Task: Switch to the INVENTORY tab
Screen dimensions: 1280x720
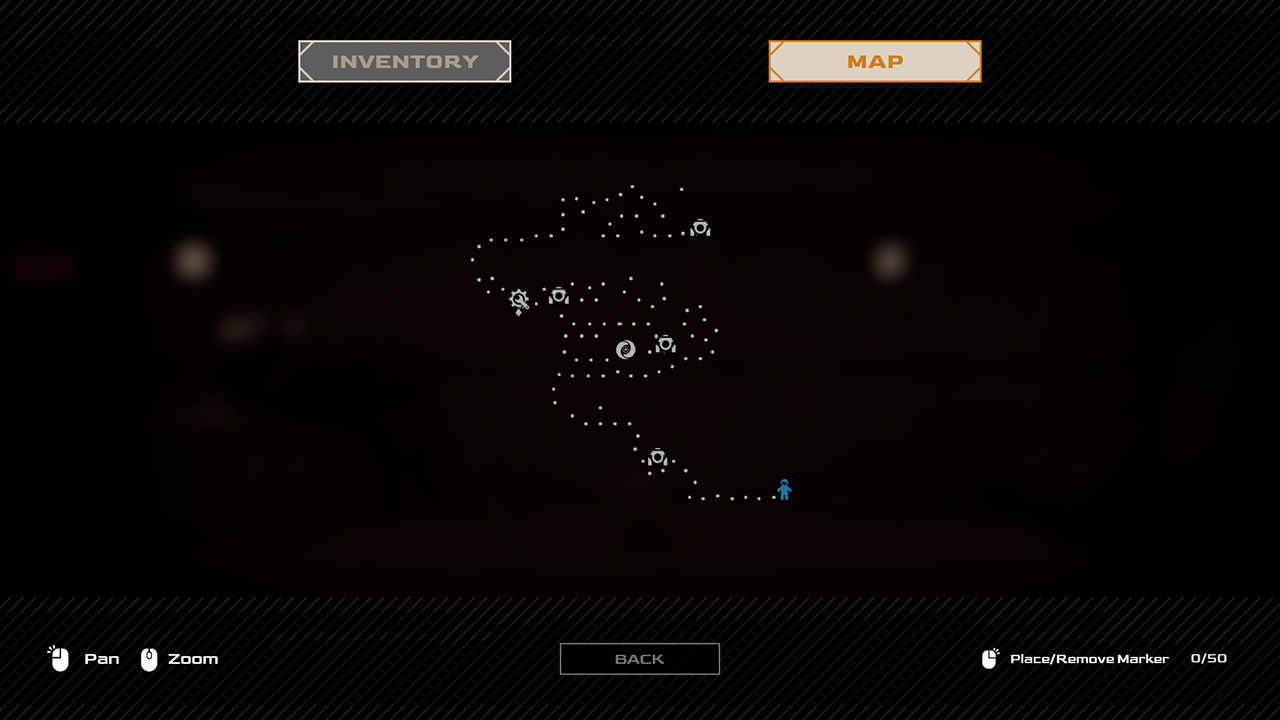Action: click(x=404, y=61)
